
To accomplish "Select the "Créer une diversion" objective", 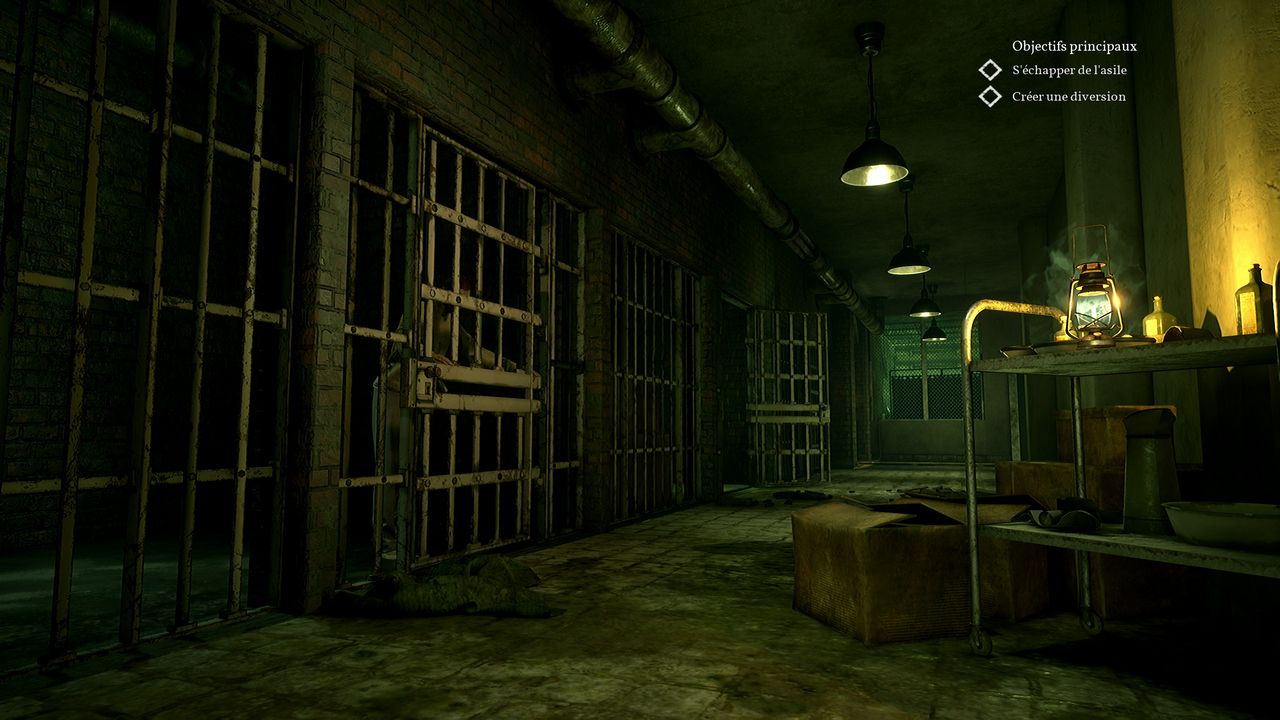I will 1068,97.
